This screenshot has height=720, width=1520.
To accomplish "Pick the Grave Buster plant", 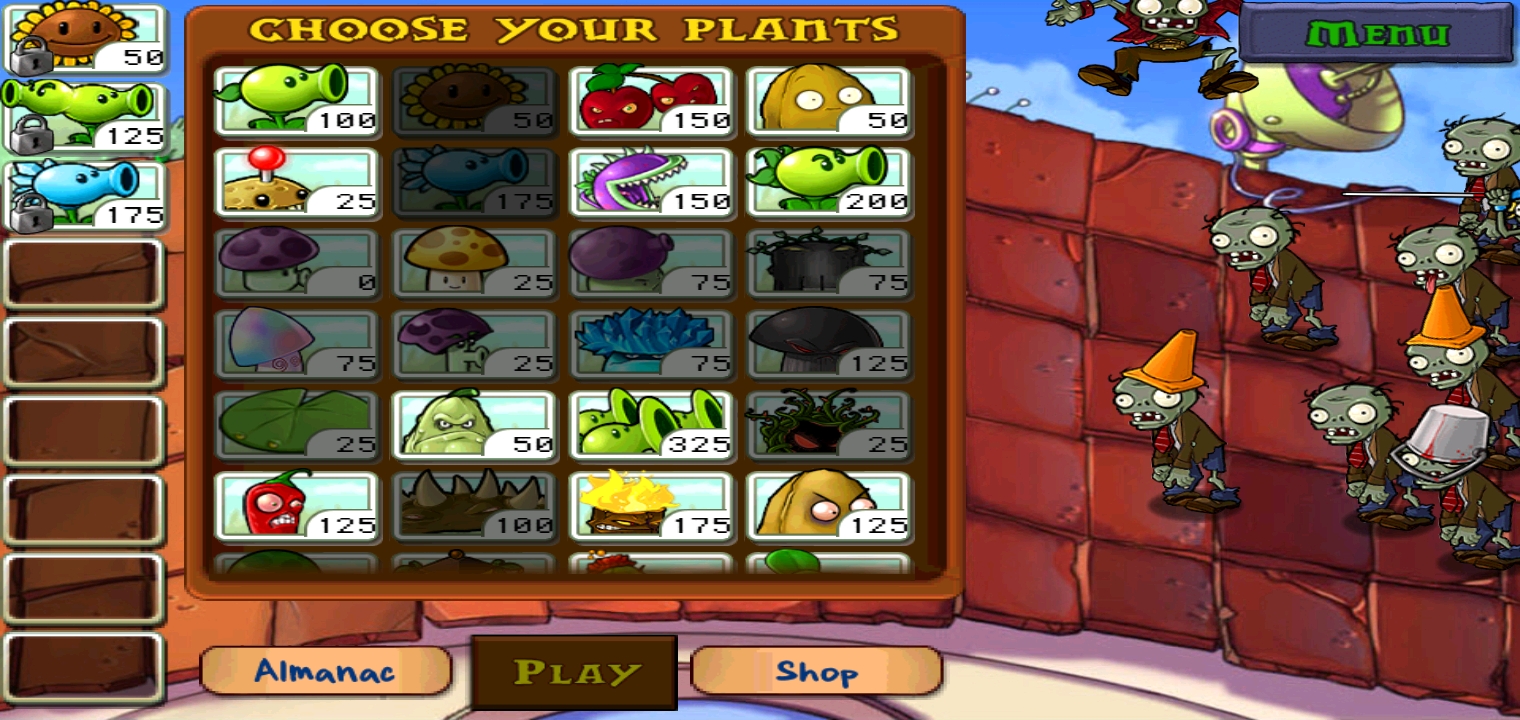I will click(x=830, y=263).
